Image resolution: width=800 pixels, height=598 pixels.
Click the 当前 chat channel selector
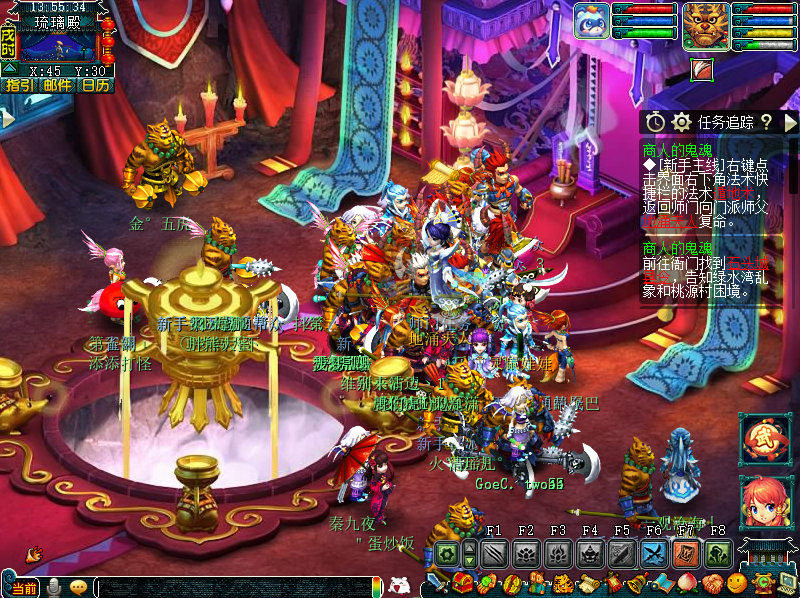[24, 588]
